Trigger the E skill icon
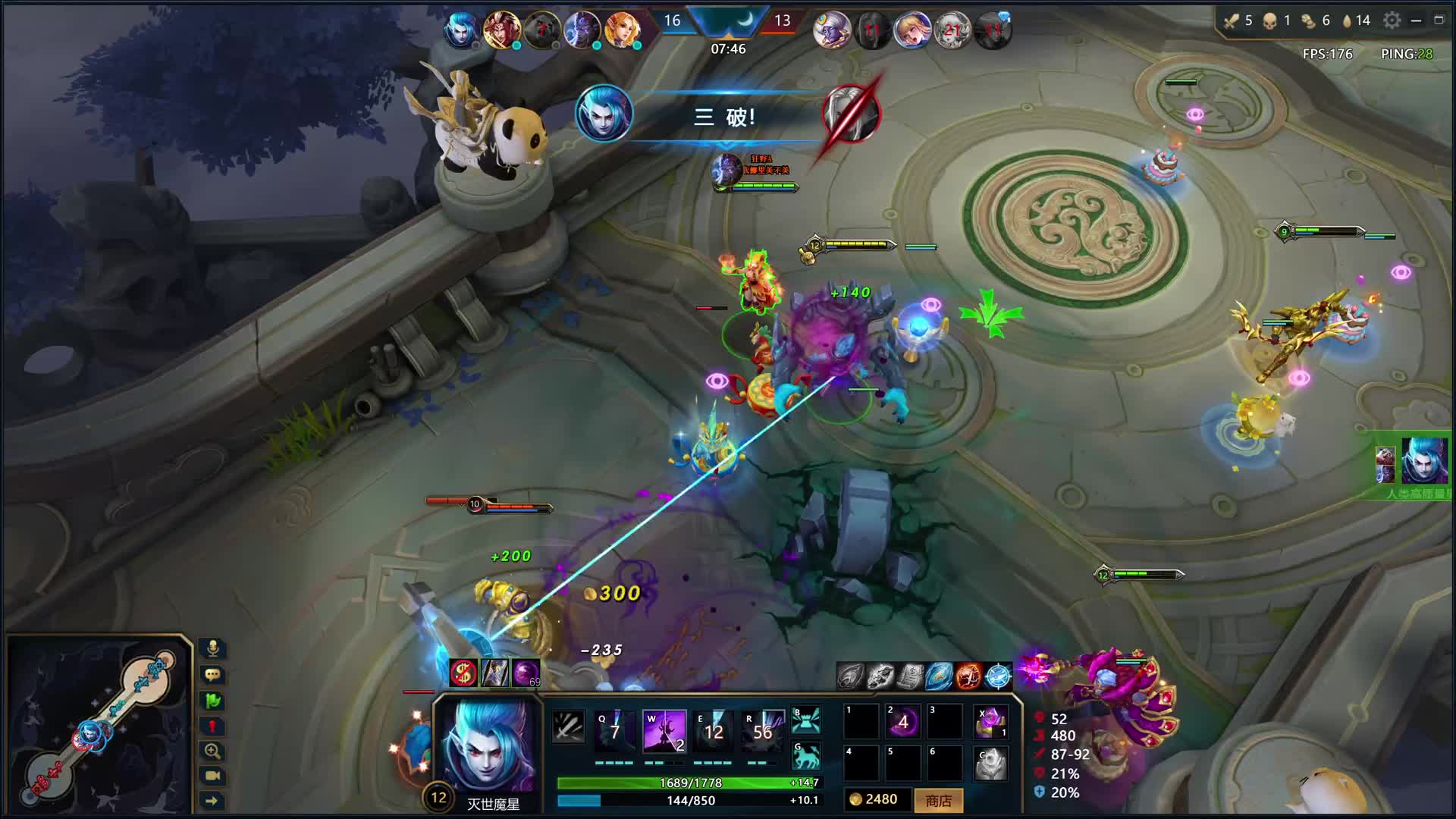This screenshot has height=819, width=1456. point(713,730)
